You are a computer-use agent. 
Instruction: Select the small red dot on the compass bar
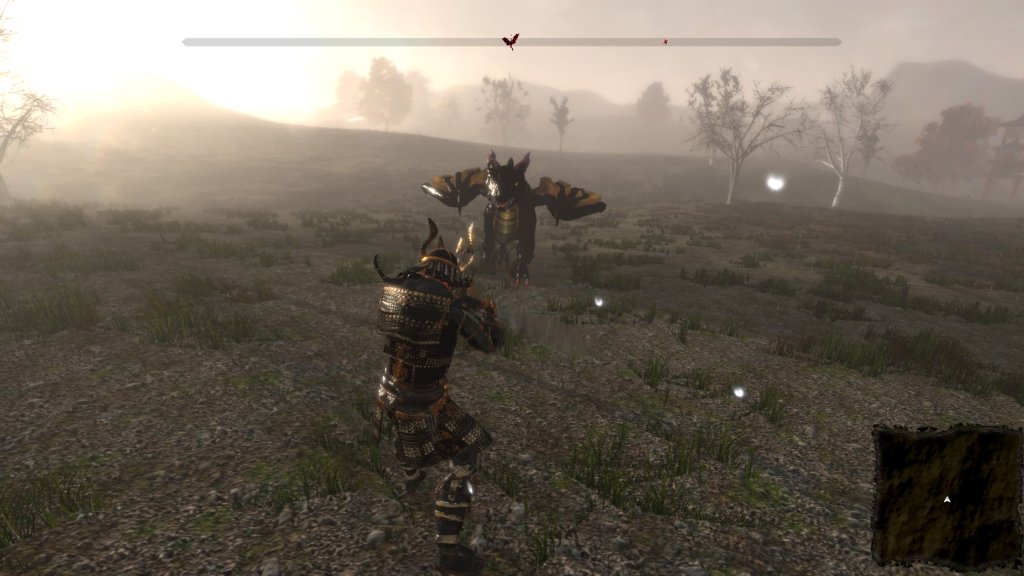665,42
